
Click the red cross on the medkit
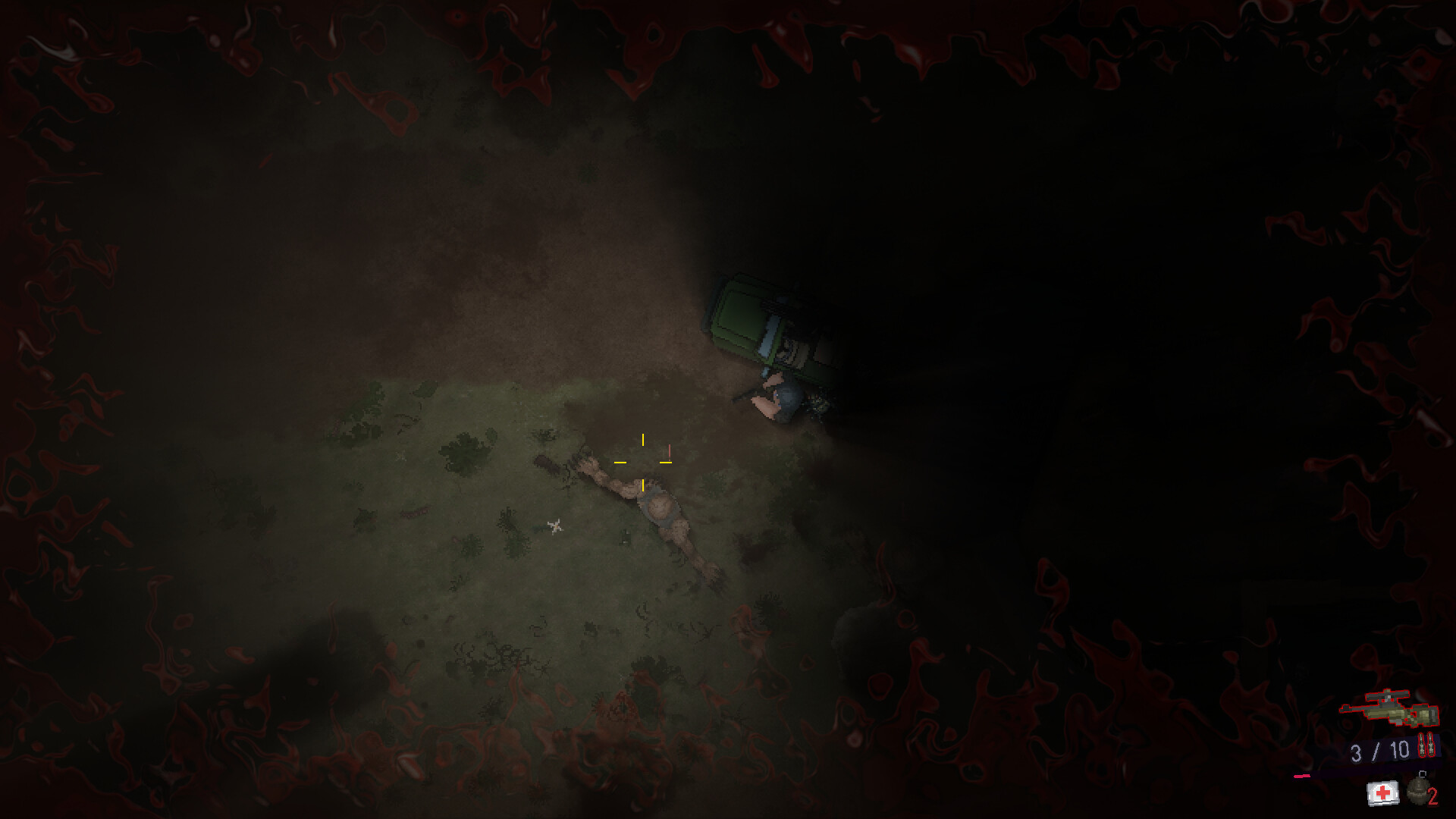(1382, 791)
